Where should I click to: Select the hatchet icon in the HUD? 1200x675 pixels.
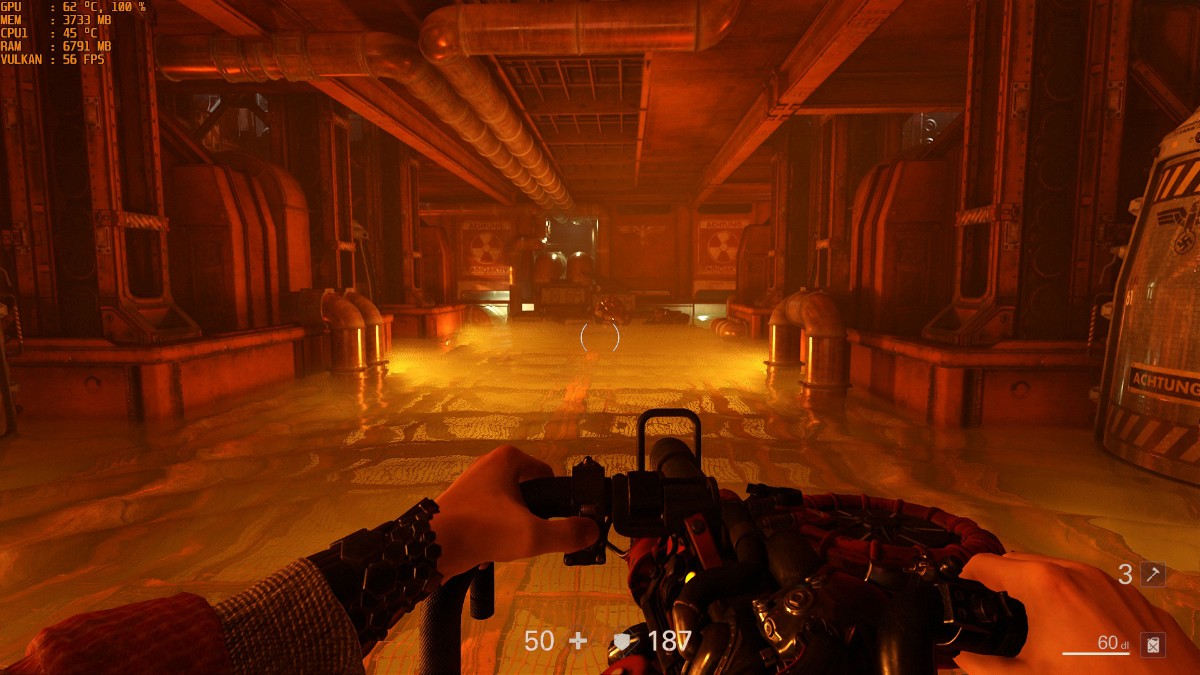[x=1153, y=574]
